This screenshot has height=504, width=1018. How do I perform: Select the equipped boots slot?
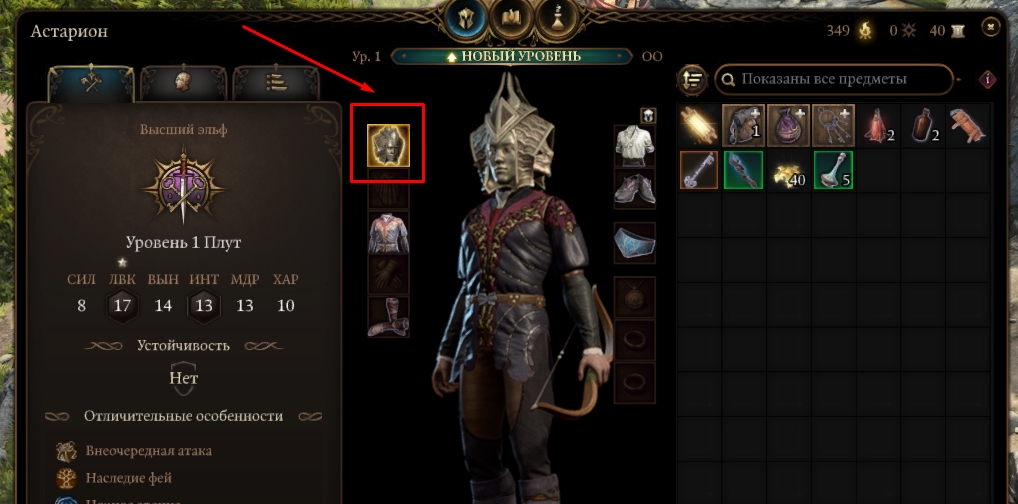[388, 316]
